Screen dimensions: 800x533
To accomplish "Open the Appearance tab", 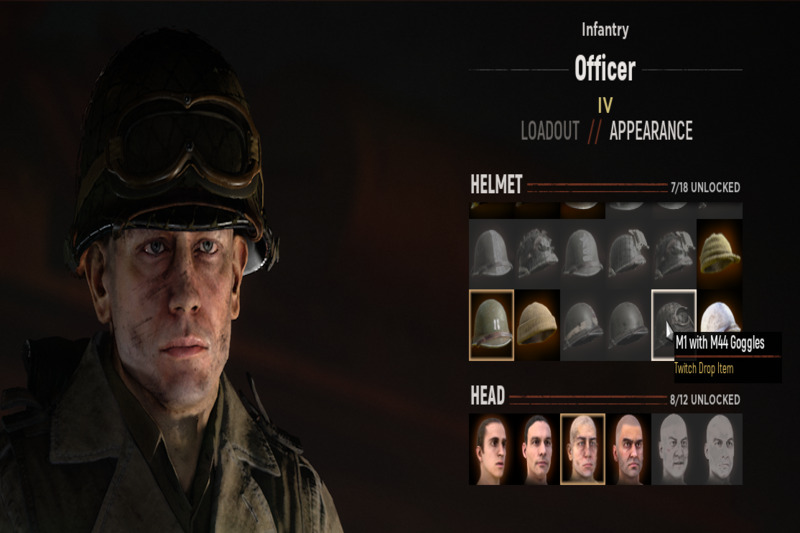I will (650, 131).
